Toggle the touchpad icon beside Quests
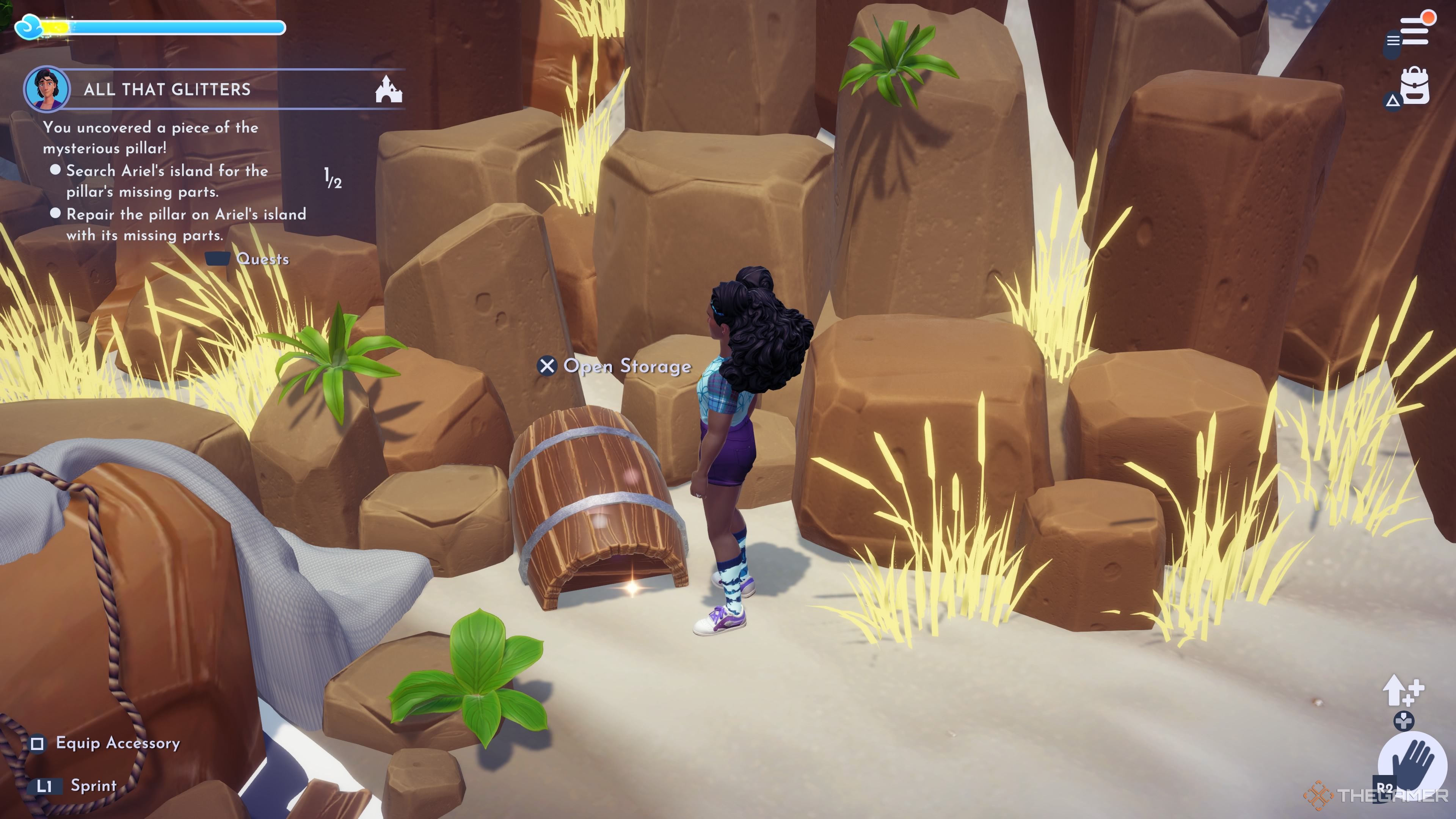Viewport: 1456px width, 819px height. click(x=218, y=259)
